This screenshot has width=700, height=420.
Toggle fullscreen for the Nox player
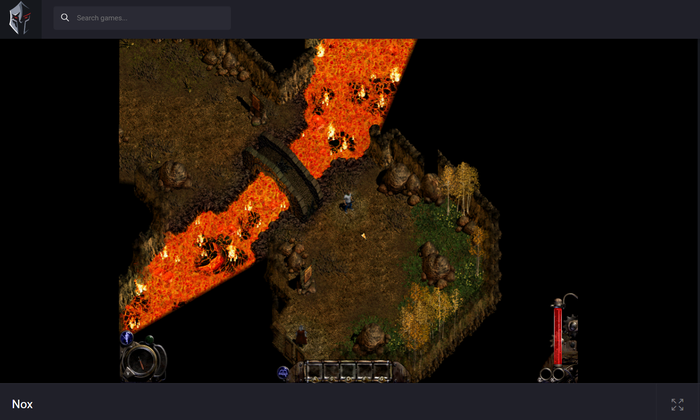click(x=677, y=404)
